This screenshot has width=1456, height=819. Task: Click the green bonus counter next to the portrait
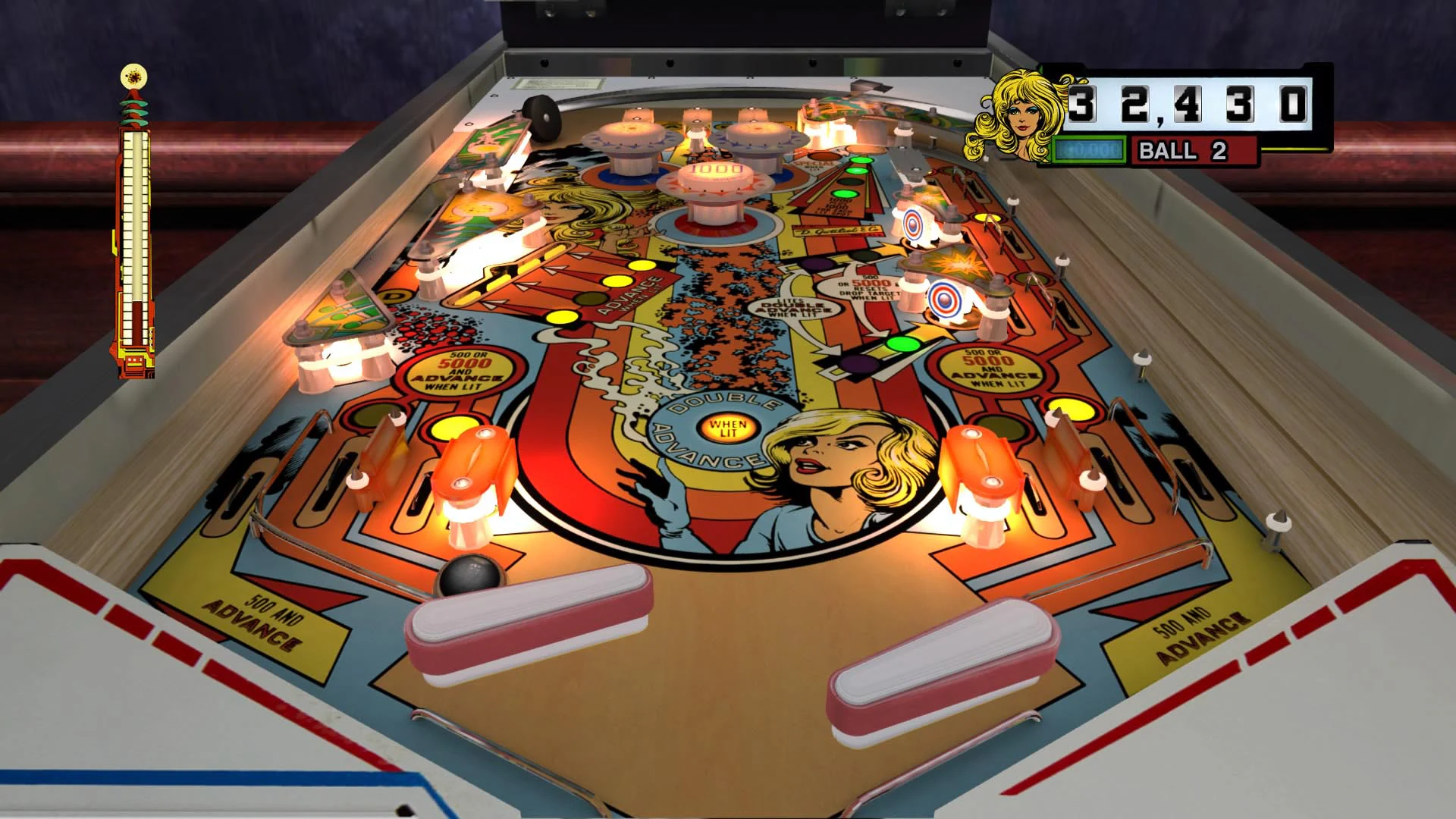1090,149
